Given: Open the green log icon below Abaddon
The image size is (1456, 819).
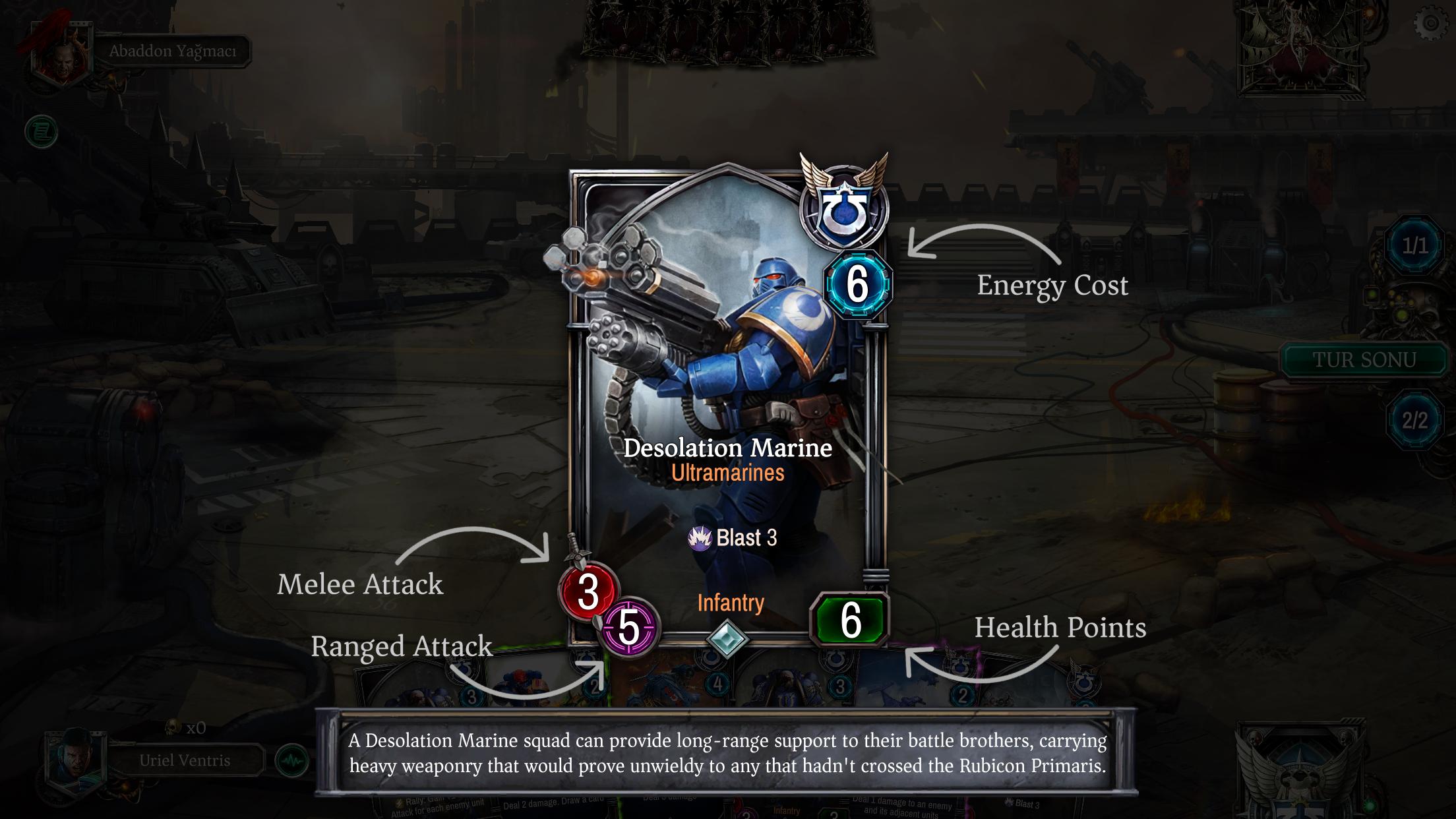Looking at the screenshot, I should tap(42, 133).
